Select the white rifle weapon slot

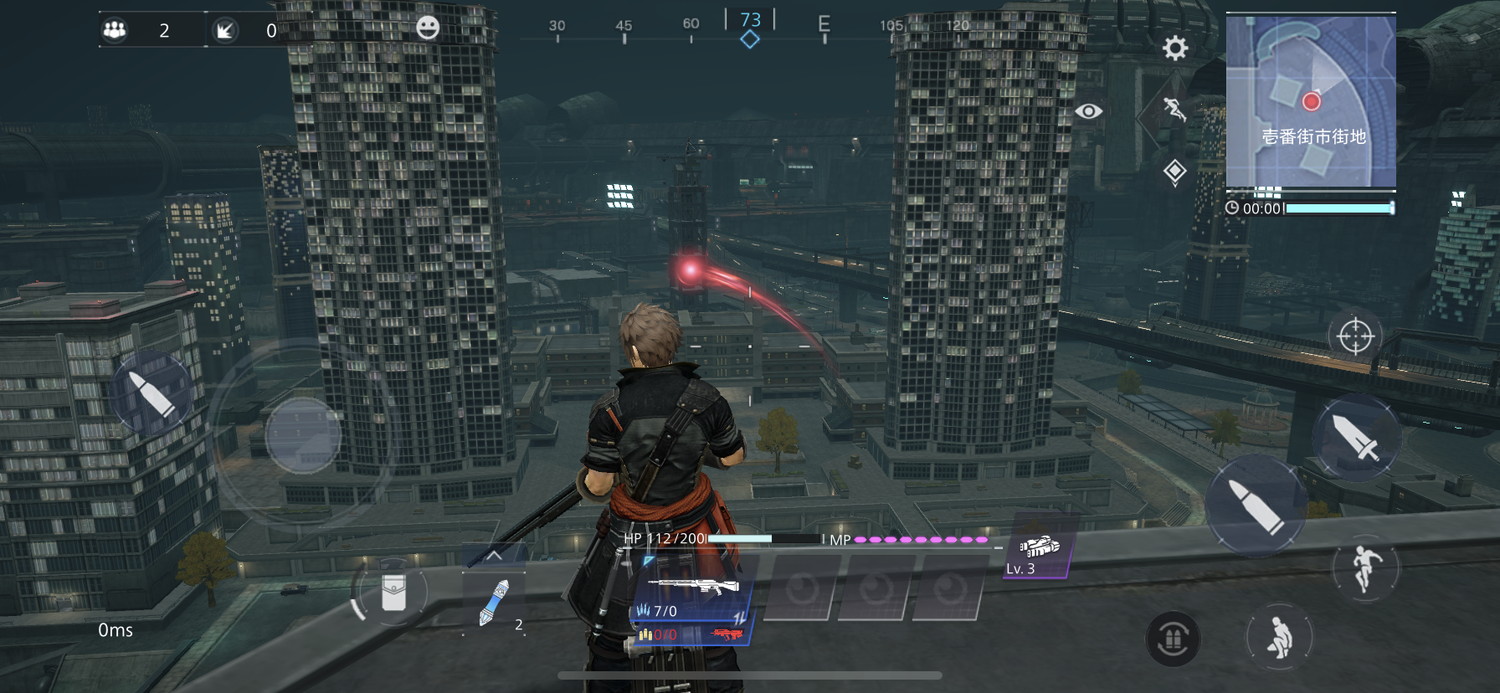pos(692,586)
